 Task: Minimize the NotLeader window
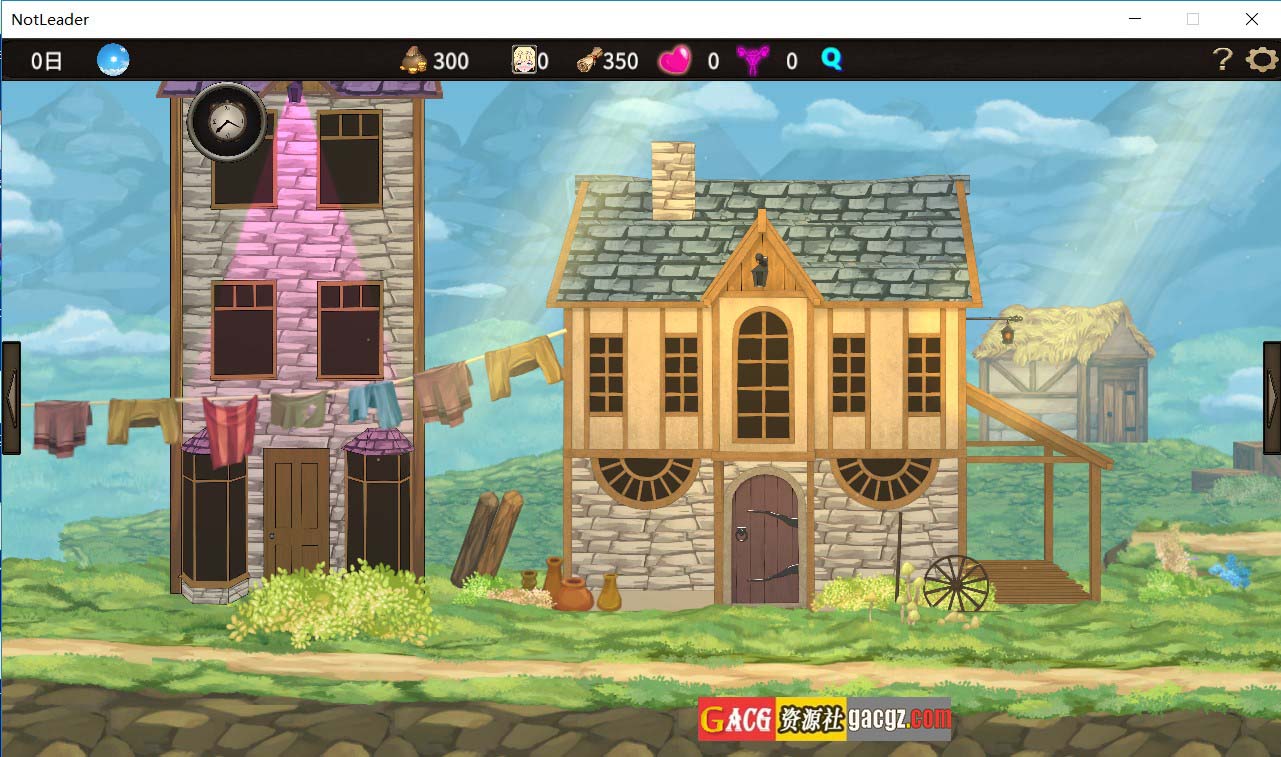1135,19
